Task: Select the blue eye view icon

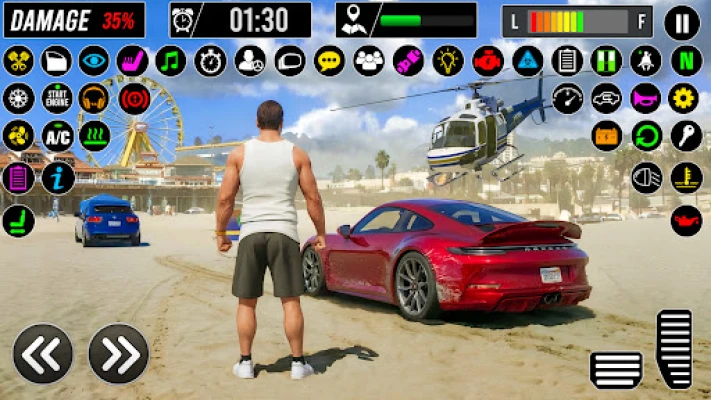Action: [x=94, y=61]
